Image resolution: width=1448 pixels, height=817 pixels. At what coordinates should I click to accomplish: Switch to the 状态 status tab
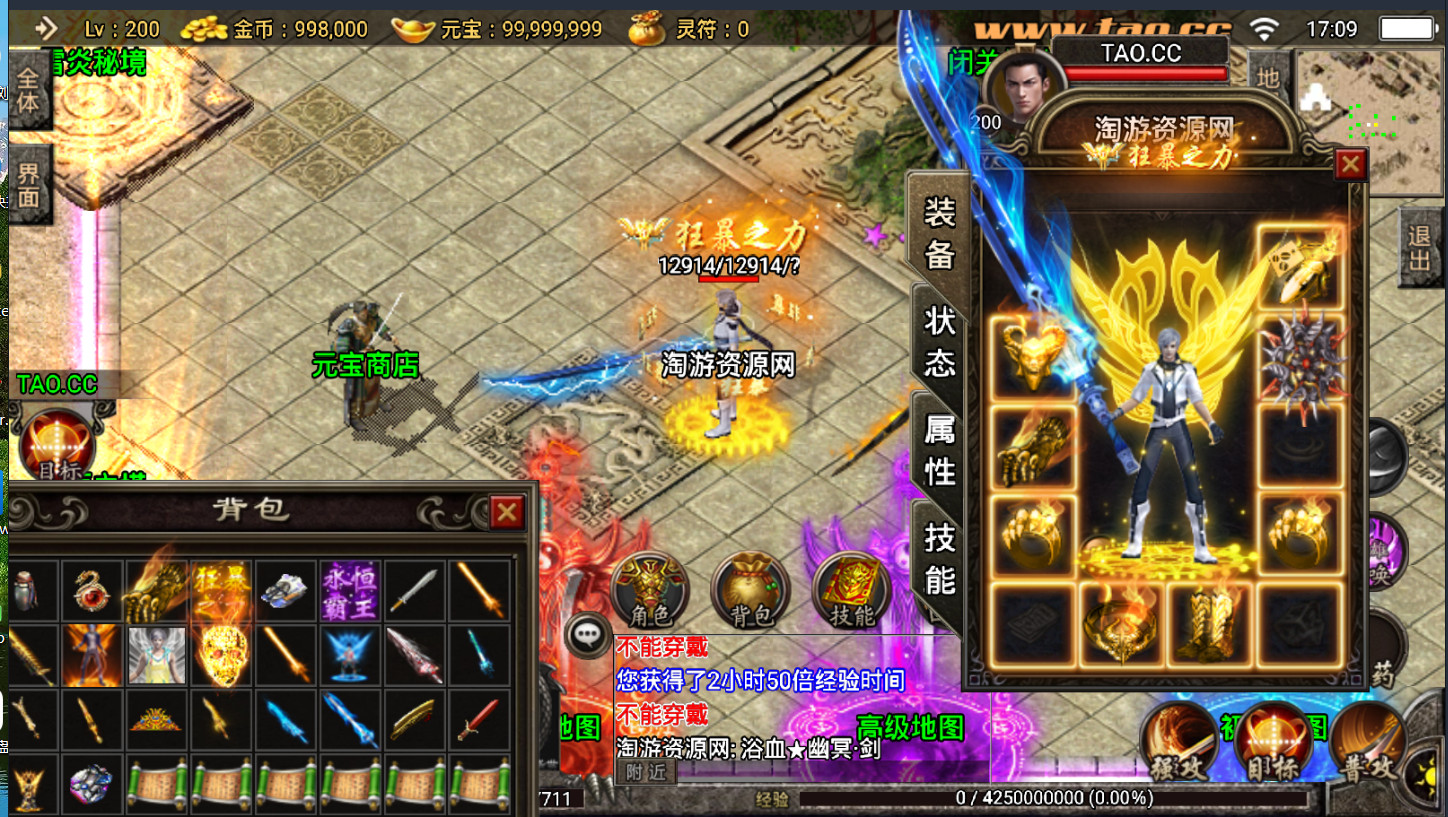pos(939,341)
